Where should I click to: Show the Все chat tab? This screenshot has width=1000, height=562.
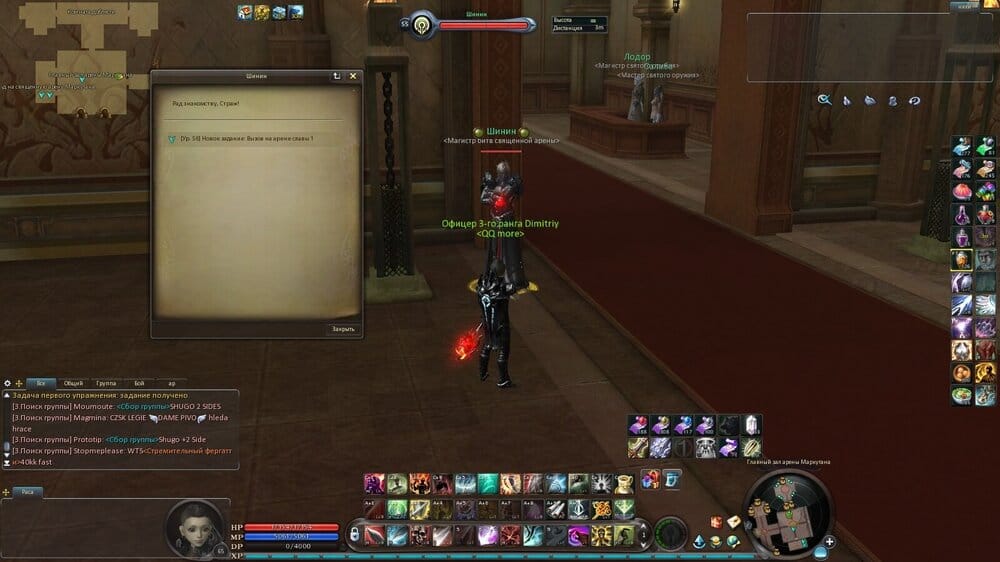pos(42,383)
